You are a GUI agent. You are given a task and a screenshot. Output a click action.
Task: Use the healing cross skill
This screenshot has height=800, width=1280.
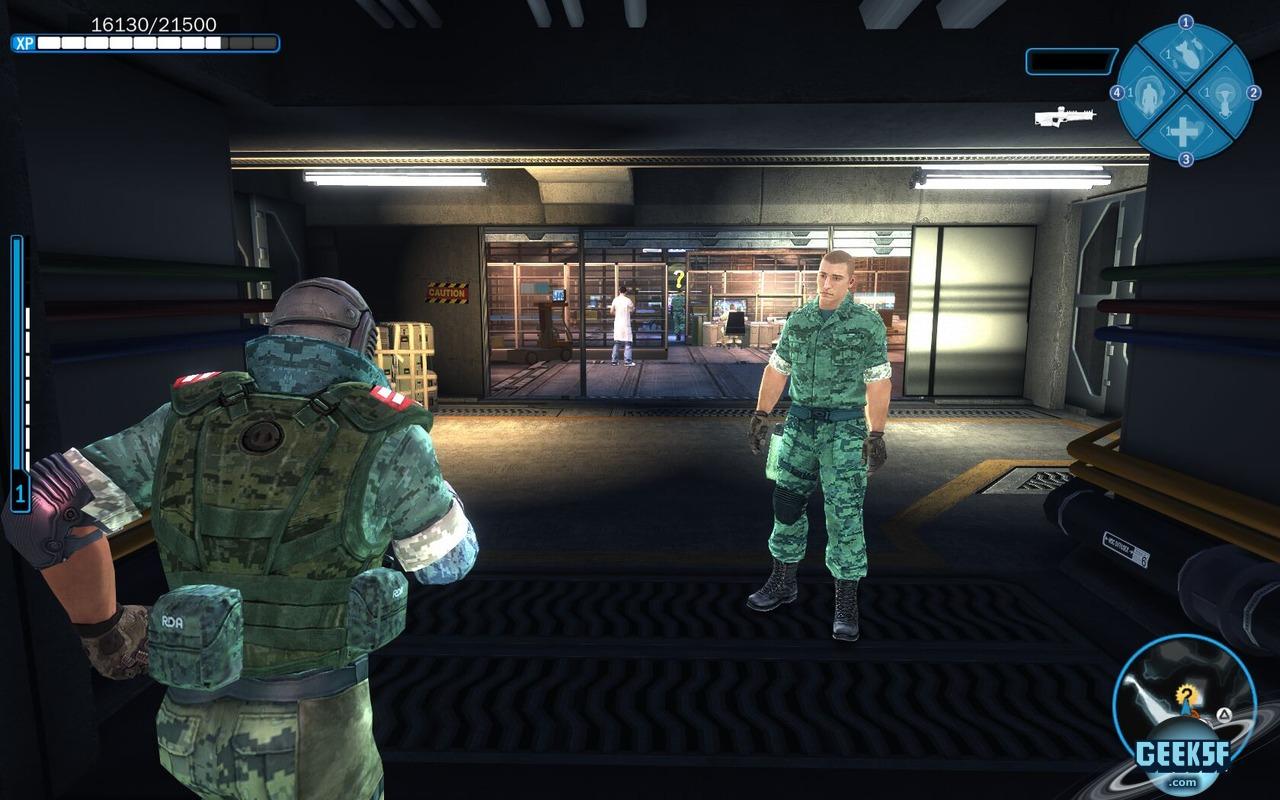tap(1185, 131)
